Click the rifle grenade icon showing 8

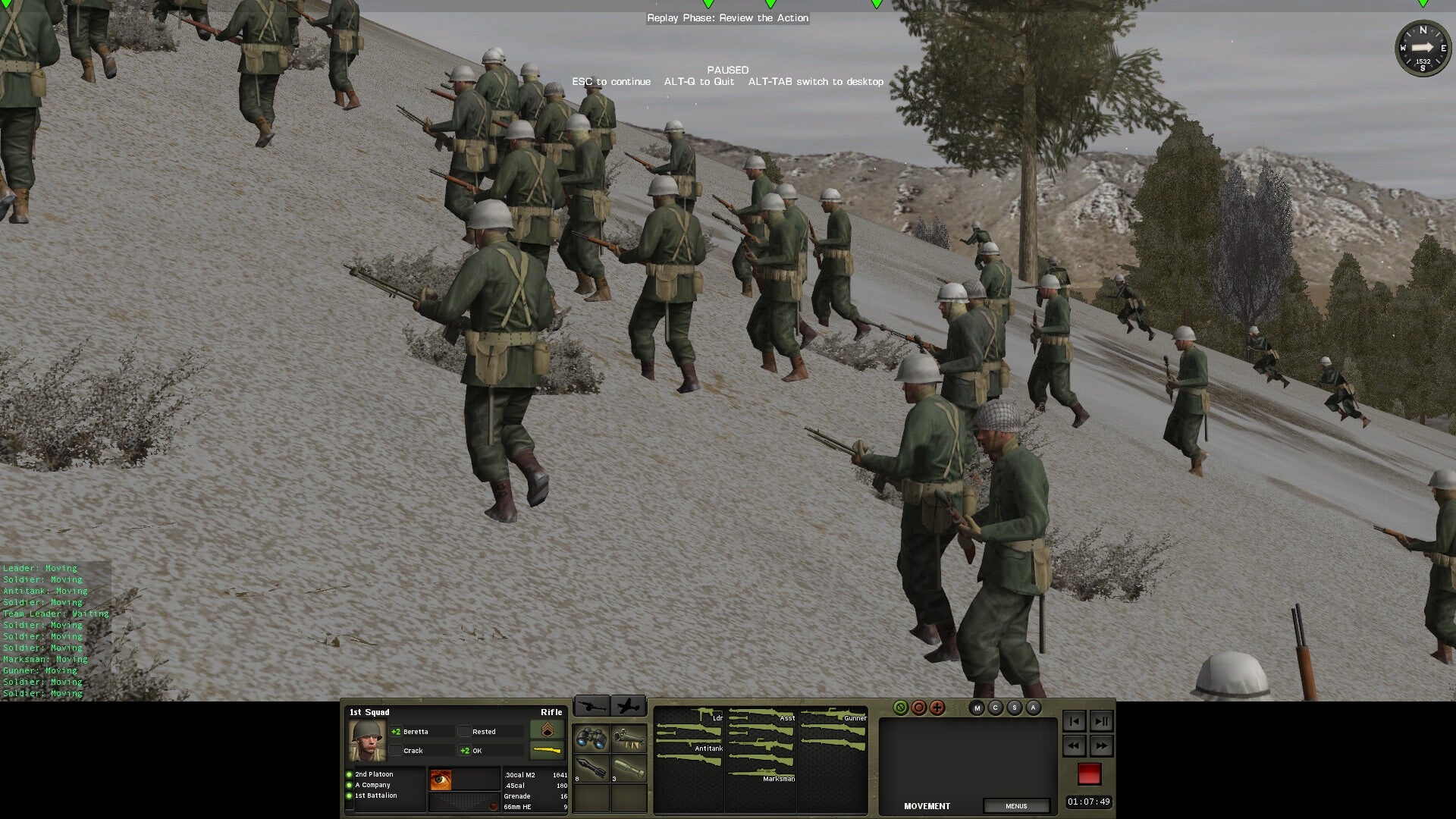(x=591, y=767)
